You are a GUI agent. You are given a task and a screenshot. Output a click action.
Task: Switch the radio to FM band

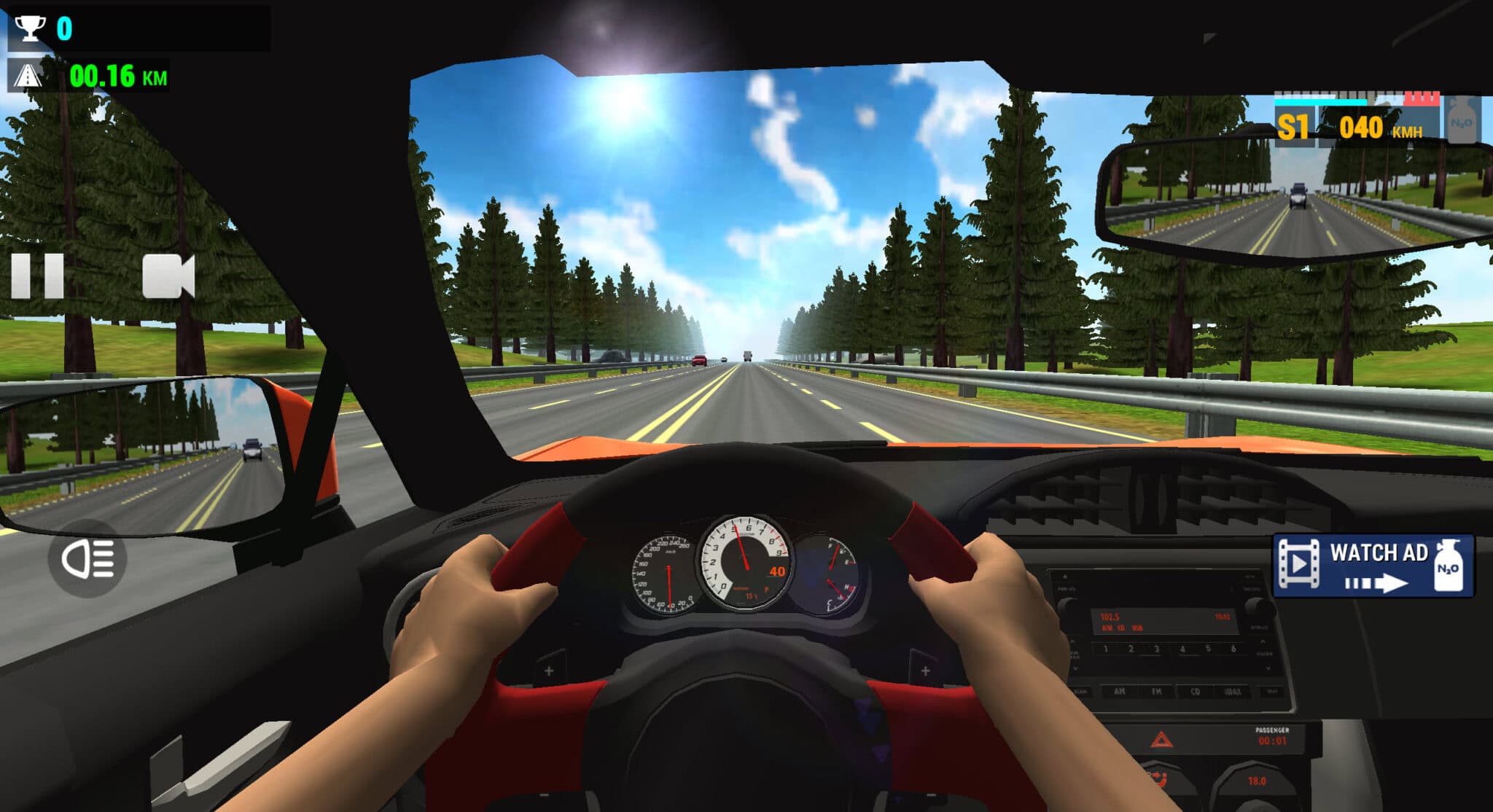tap(1157, 692)
